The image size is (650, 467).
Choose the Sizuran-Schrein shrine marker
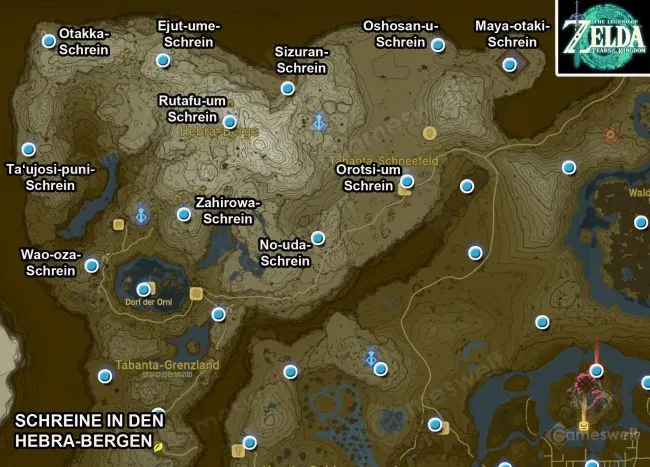pyautogui.click(x=288, y=88)
